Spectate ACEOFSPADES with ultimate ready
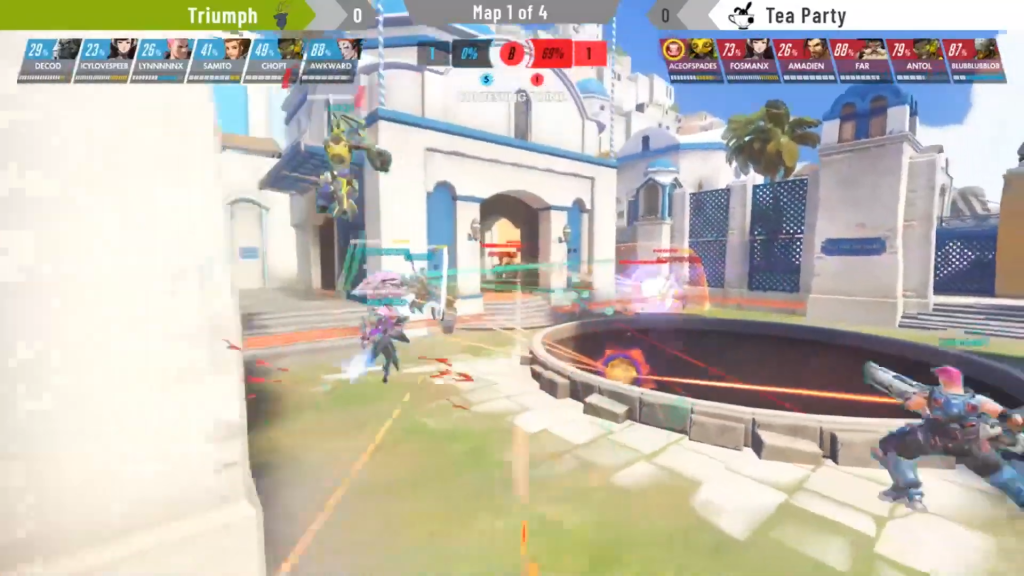This screenshot has width=1024, height=576. (x=690, y=59)
